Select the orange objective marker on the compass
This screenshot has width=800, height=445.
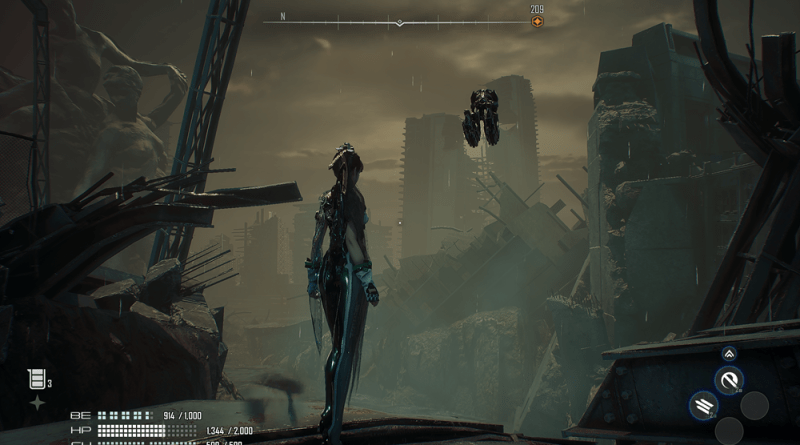click(537, 22)
